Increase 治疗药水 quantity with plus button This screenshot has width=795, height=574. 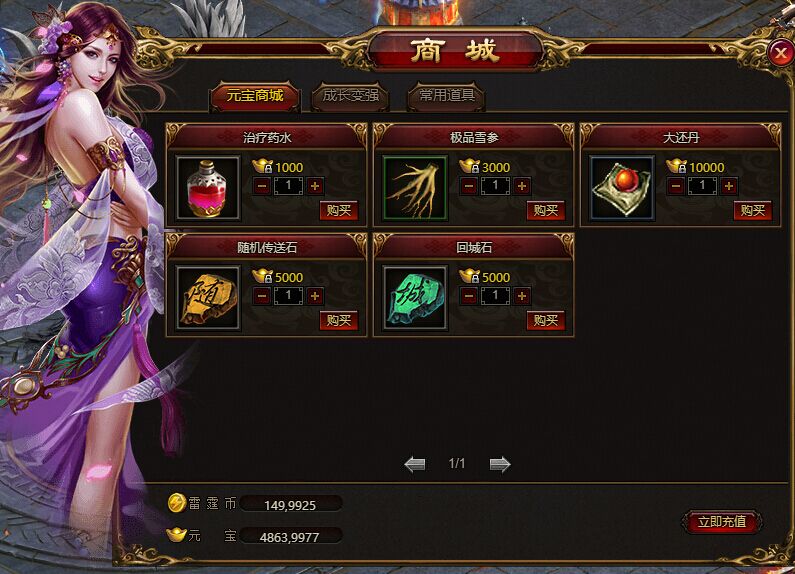[x=315, y=186]
